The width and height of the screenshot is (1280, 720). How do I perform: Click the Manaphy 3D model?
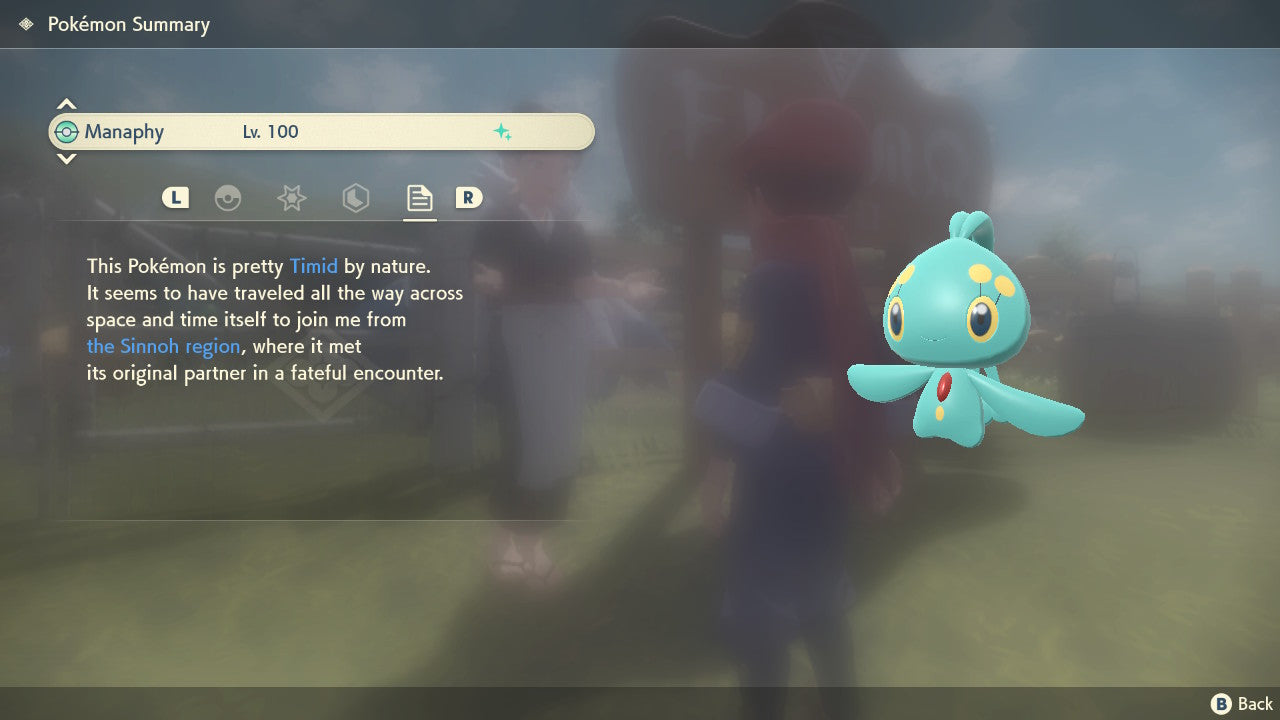click(960, 330)
